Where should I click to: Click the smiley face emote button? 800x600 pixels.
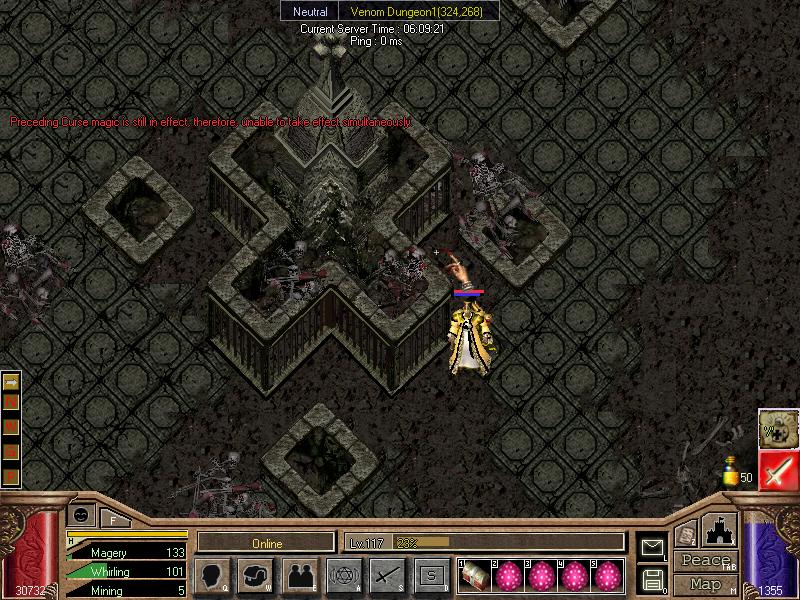pyautogui.click(x=81, y=514)
